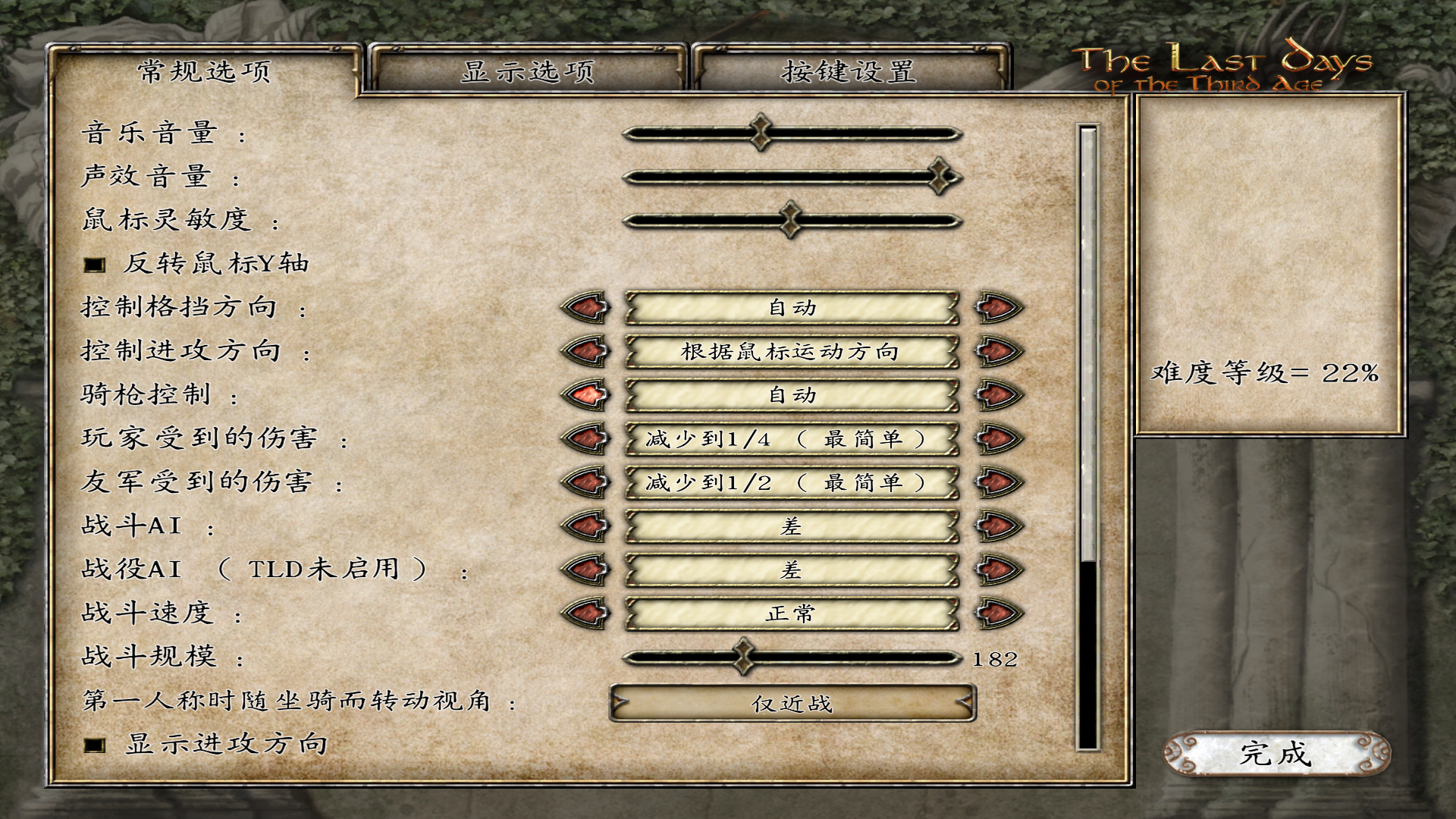
Task: Raise 战斗AI with the right arrow
Action: [998, 526]
